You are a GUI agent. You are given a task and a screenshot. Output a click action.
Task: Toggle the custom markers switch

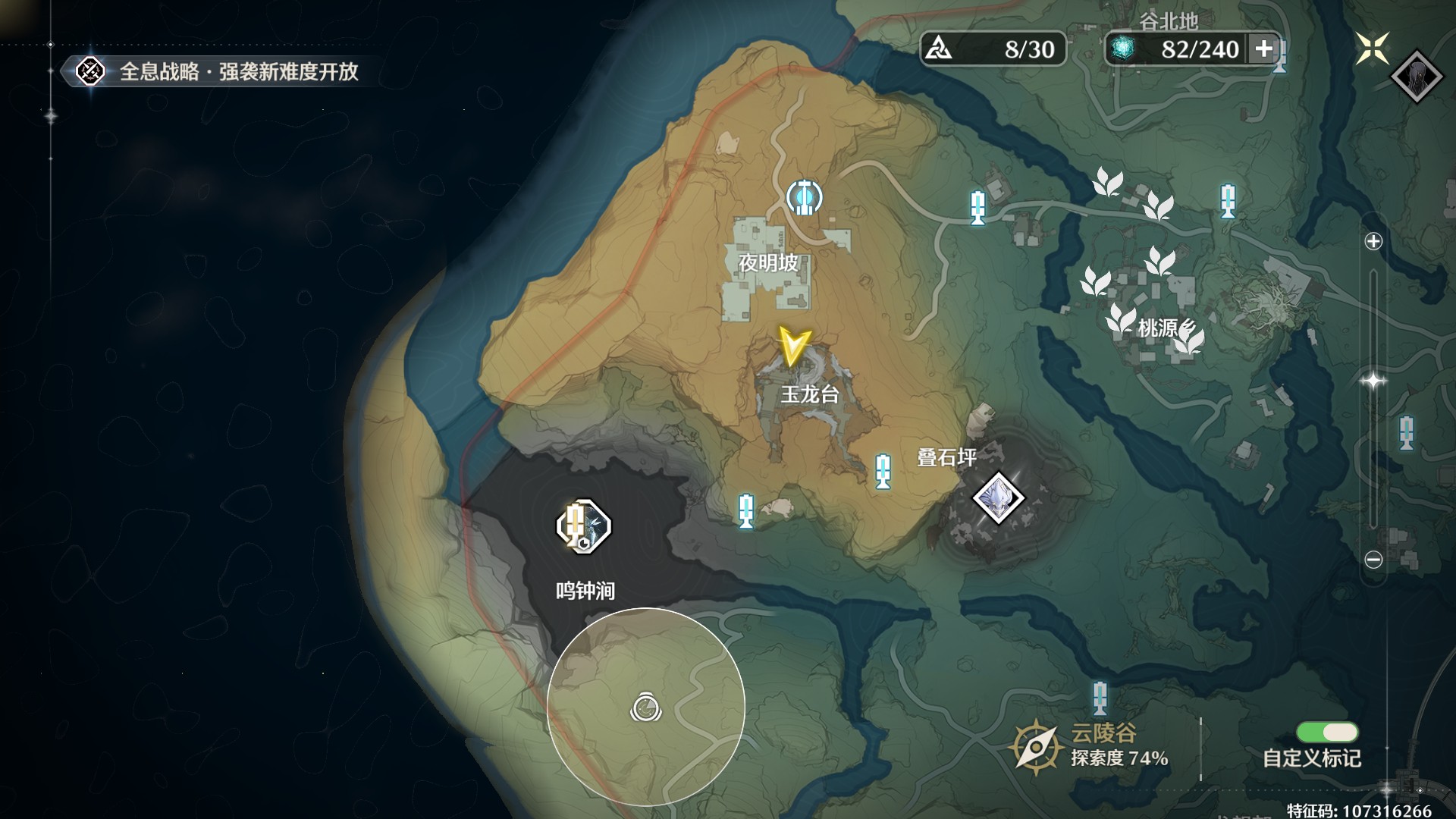[1327, 732]
